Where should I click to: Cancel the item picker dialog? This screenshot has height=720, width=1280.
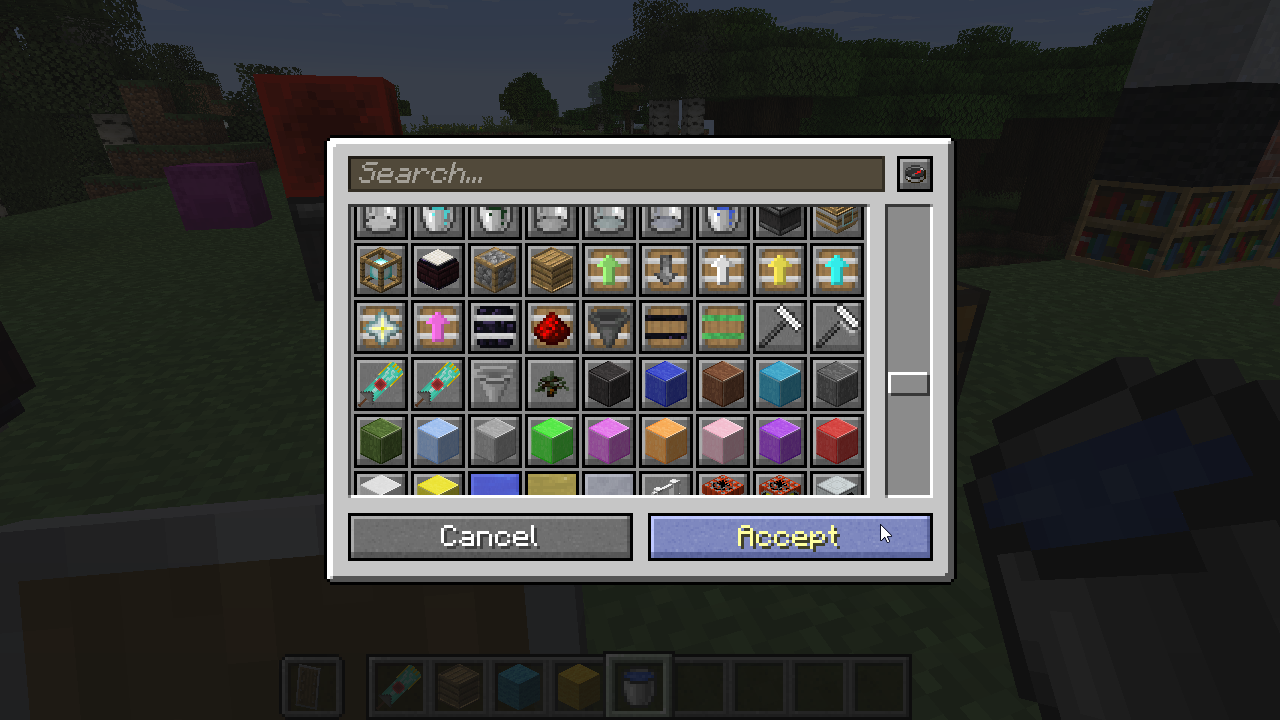(490, 537)
